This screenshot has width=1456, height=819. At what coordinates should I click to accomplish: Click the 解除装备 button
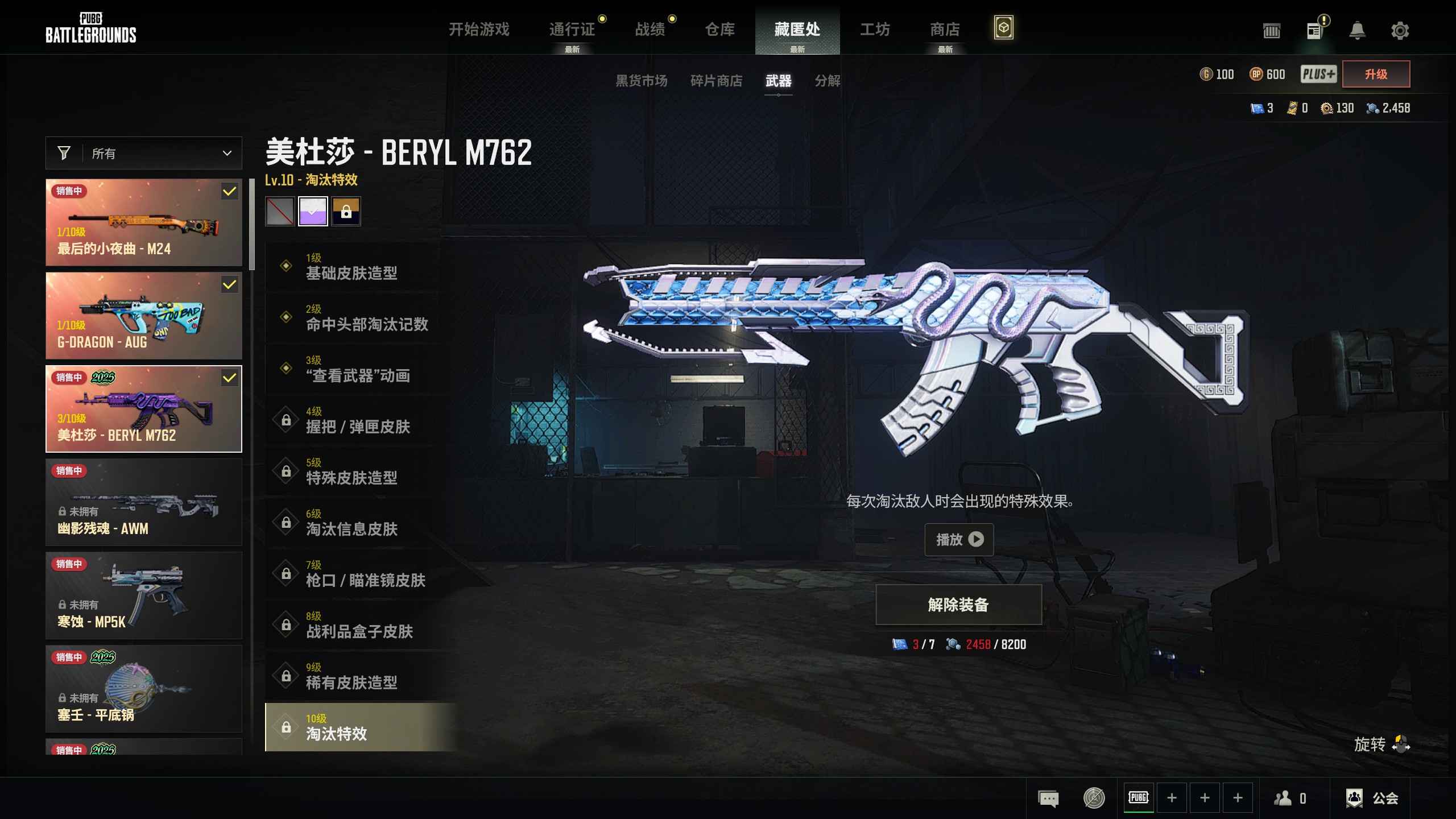click(958, 605)
